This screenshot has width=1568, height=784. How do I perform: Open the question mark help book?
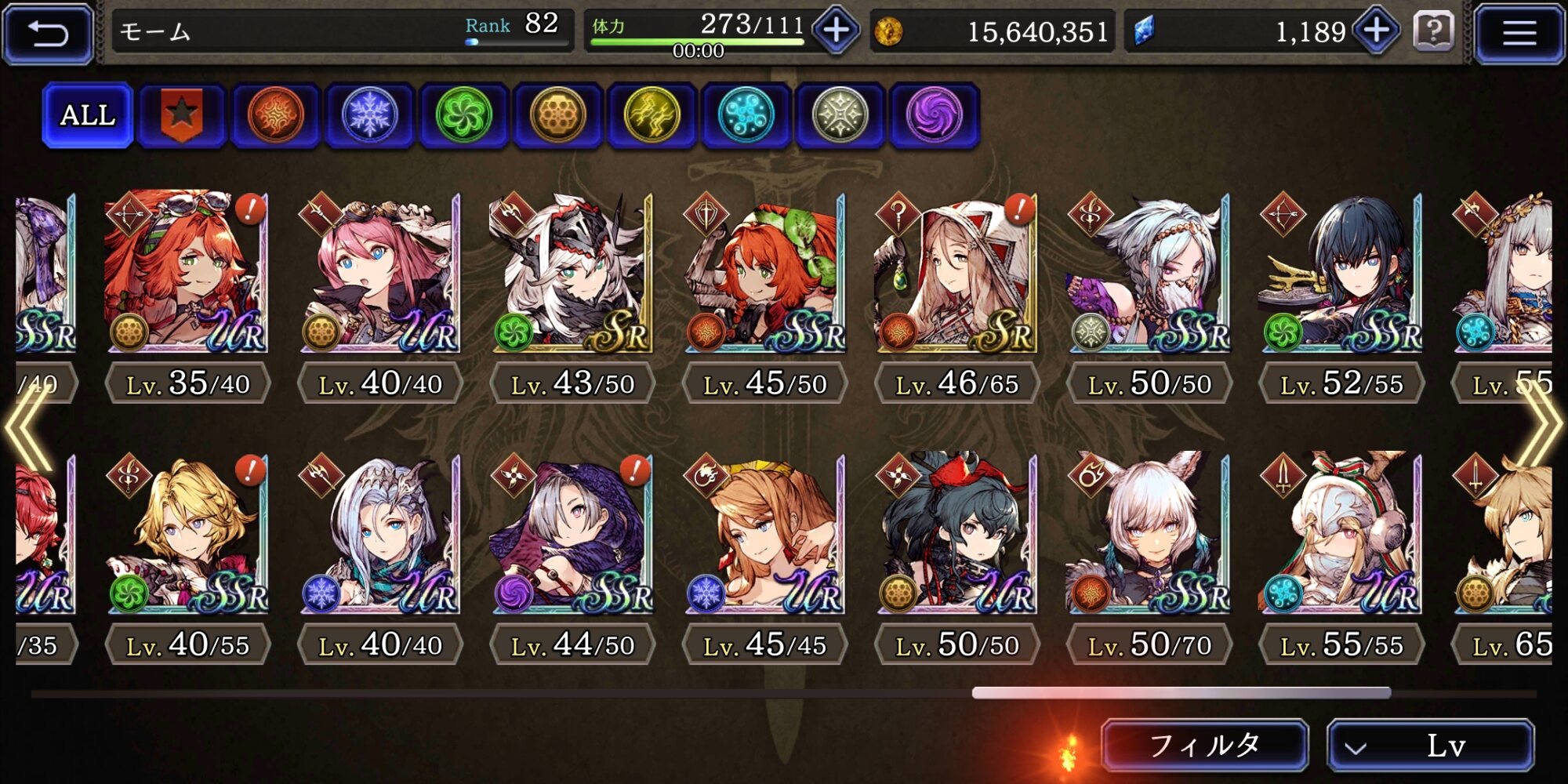coord(1433,31)
